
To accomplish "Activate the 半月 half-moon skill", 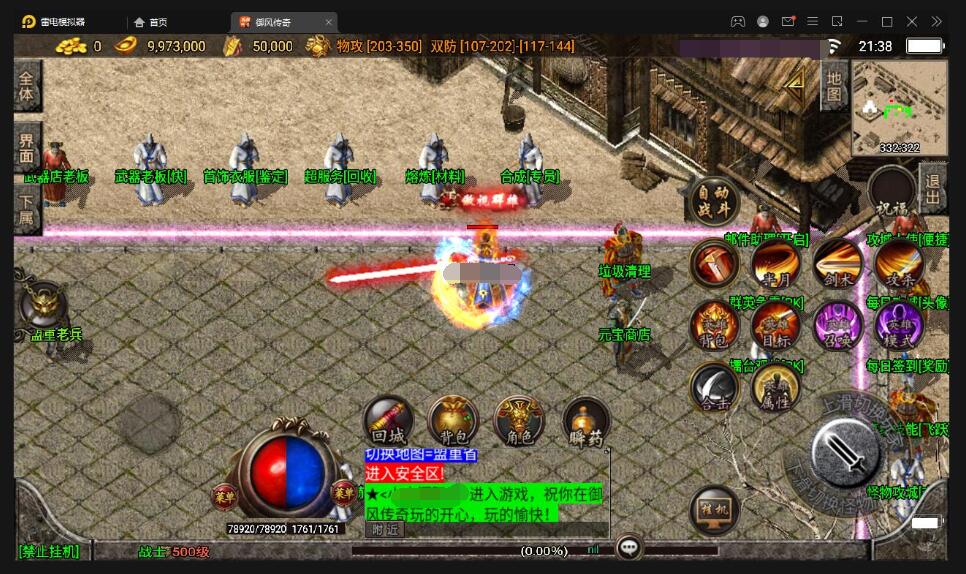I will coord(775,264).
